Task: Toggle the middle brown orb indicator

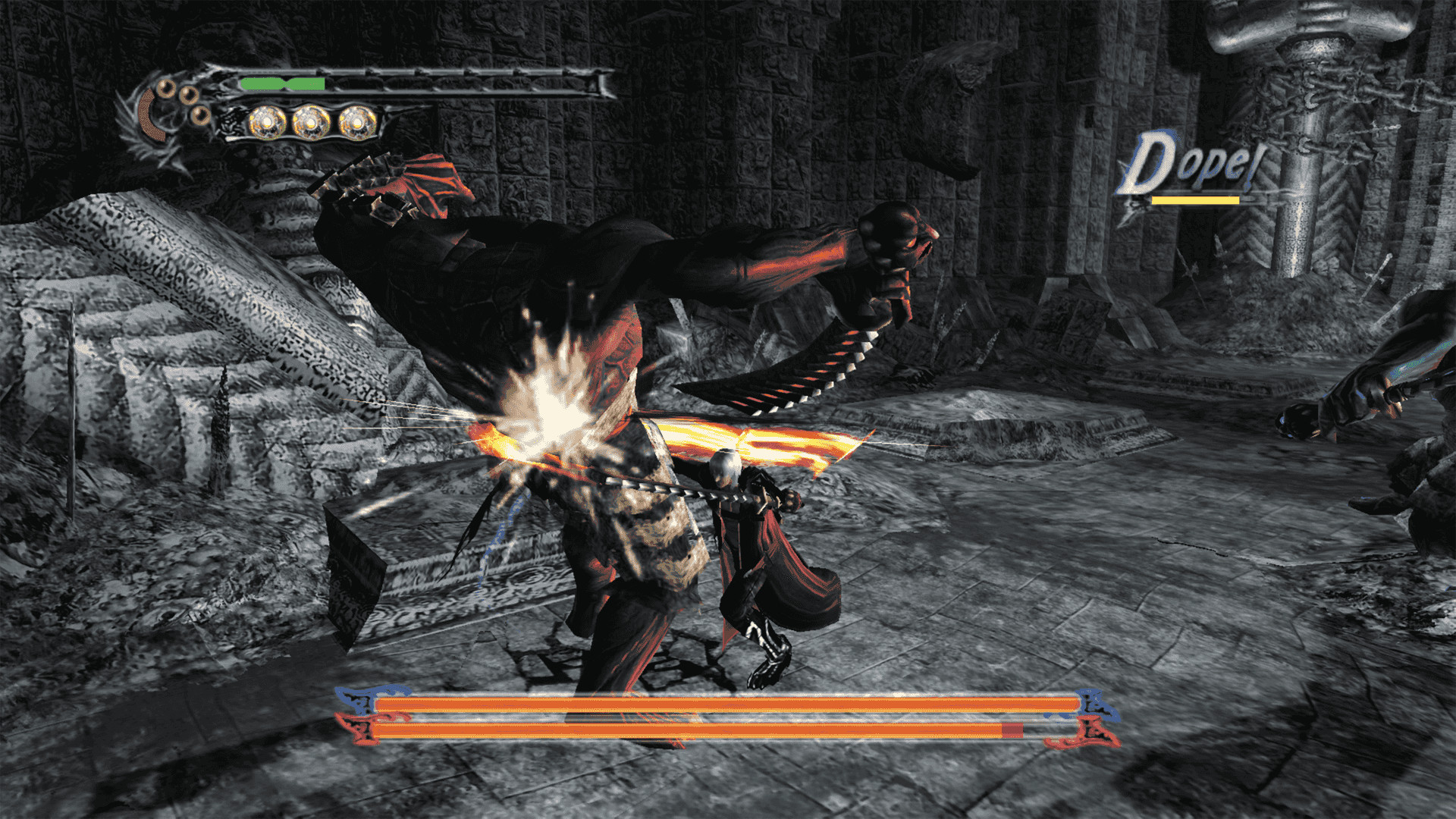Action: (189, 96)
